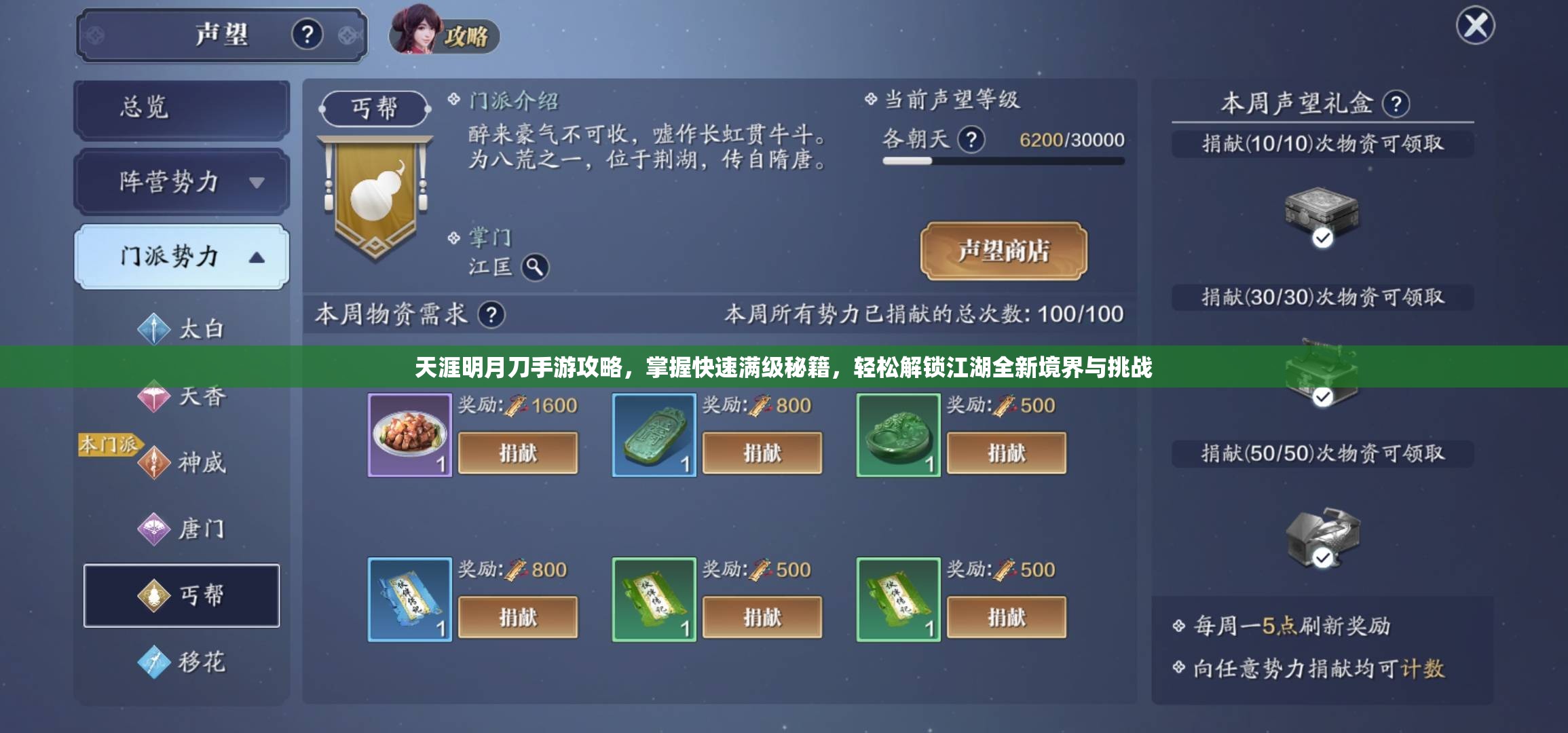Select 丐帮 in the faction list
Image resolution: width=1568 pixels, height=733 pixels.
182,595
